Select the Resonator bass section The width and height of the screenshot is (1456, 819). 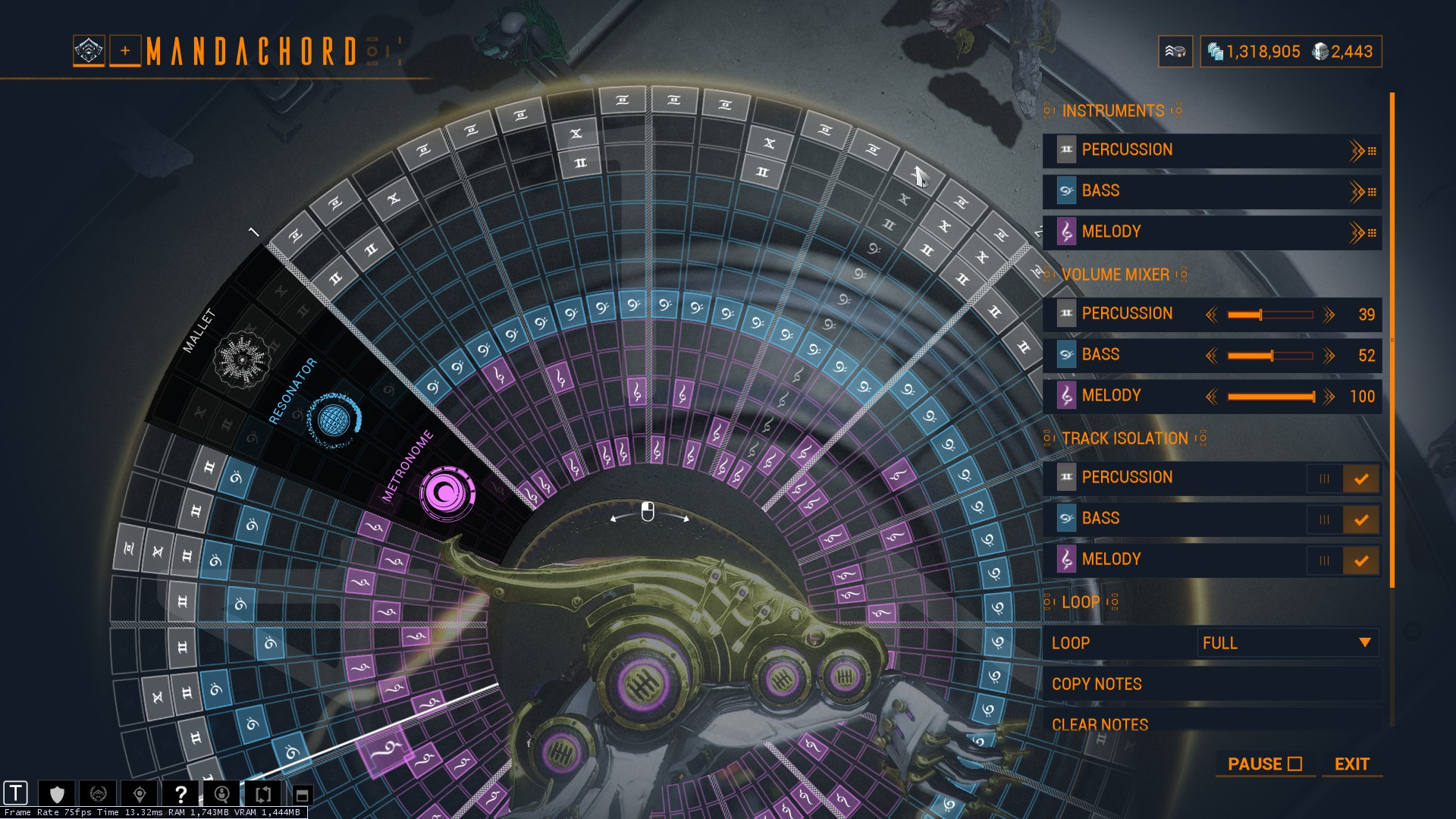pyautogui.click(x=334, y=419)
